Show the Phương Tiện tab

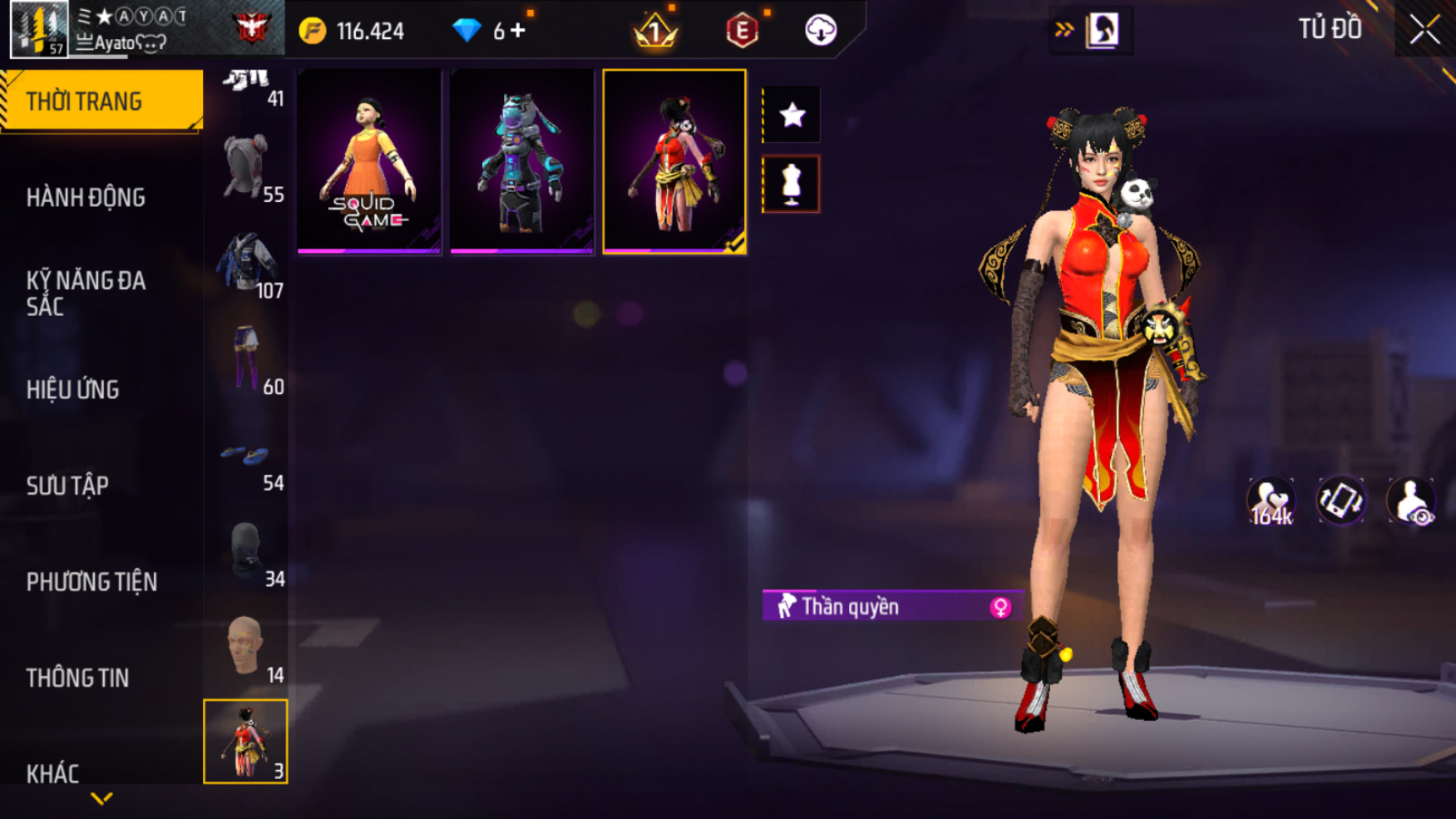point(91,582)
